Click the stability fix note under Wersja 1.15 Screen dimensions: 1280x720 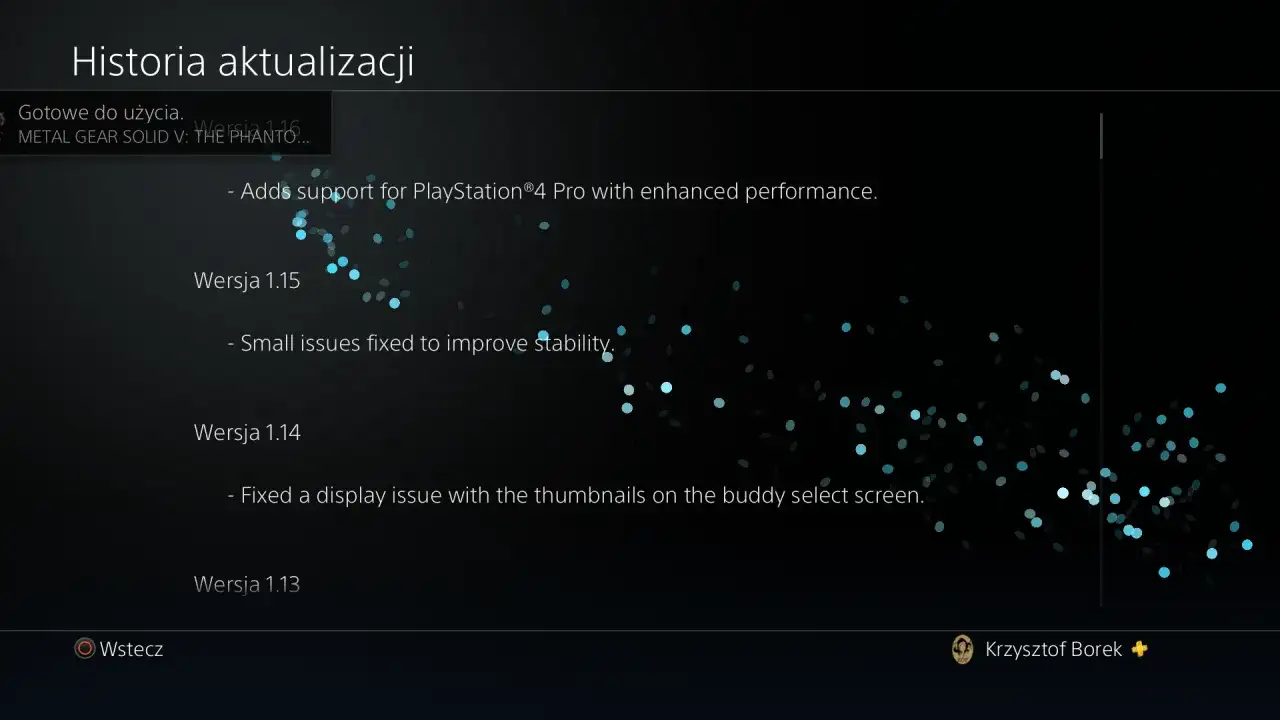tap(421, 343)
